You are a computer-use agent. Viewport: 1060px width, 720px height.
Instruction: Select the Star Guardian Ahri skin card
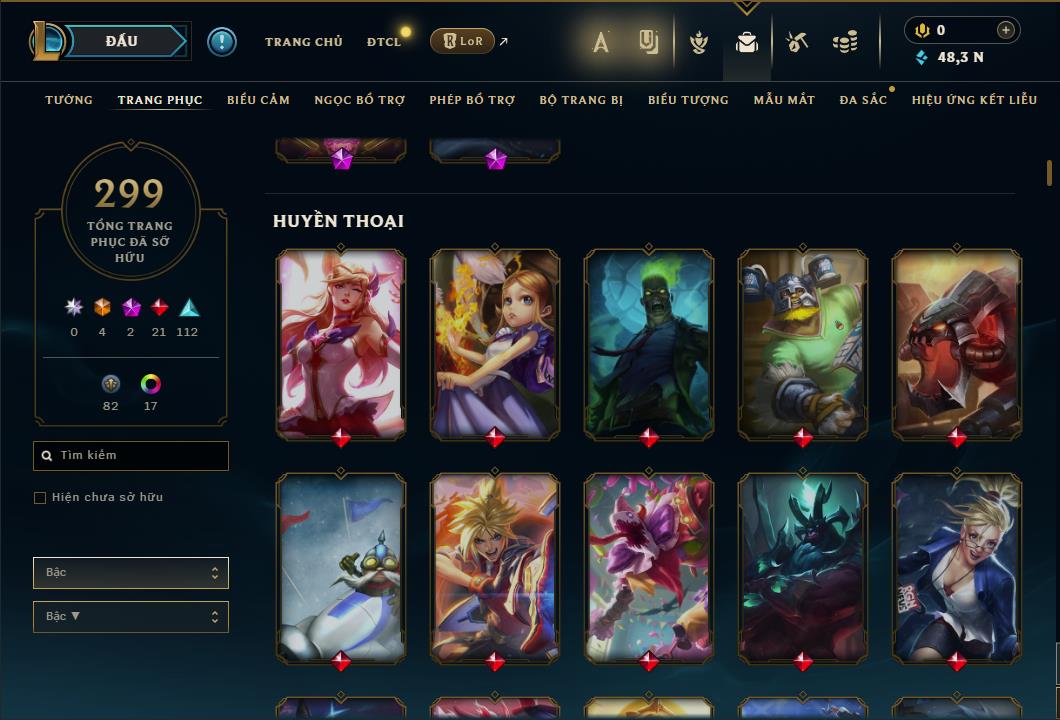click(341, 343)
